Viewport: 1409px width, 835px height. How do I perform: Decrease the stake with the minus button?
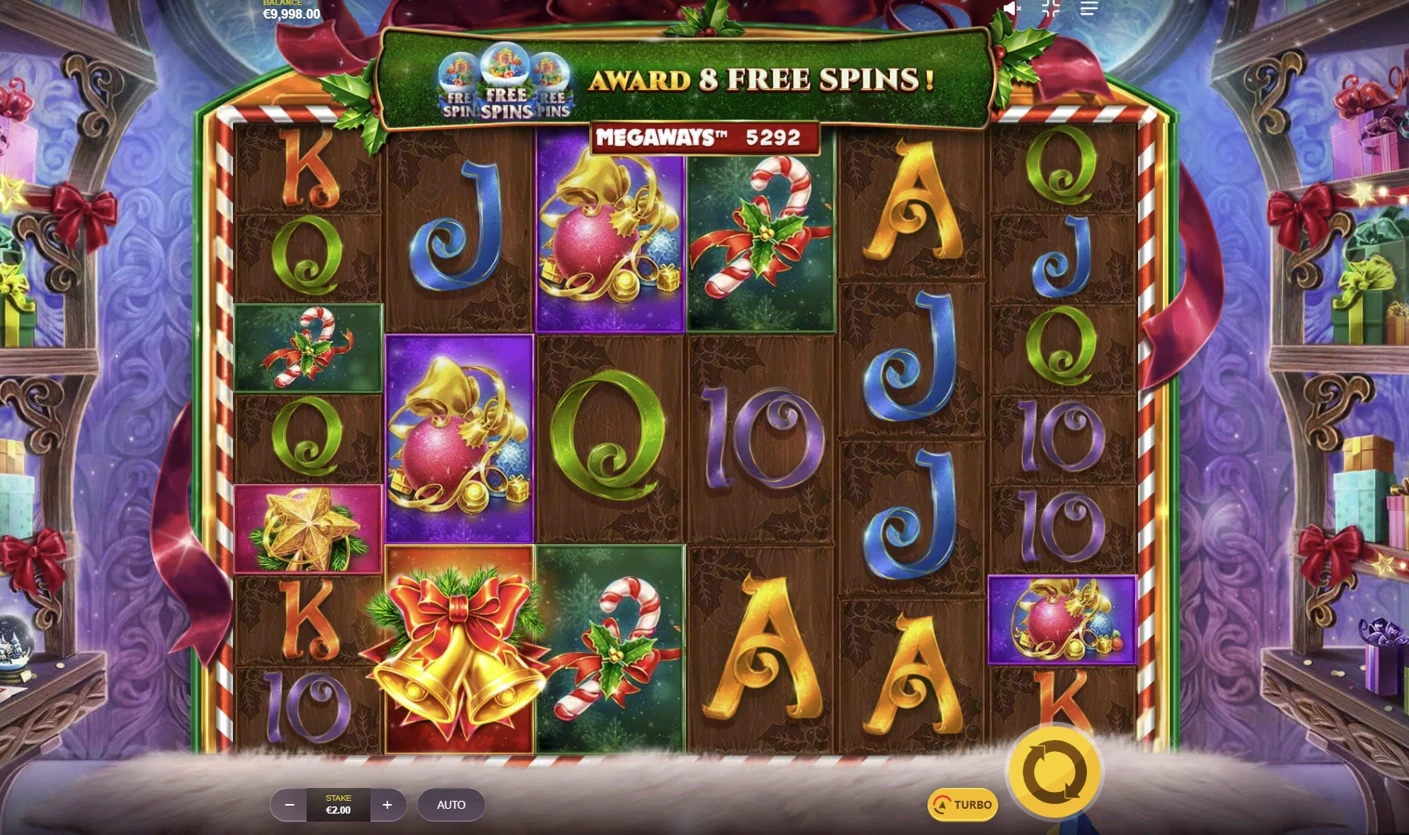click(289, 804)
